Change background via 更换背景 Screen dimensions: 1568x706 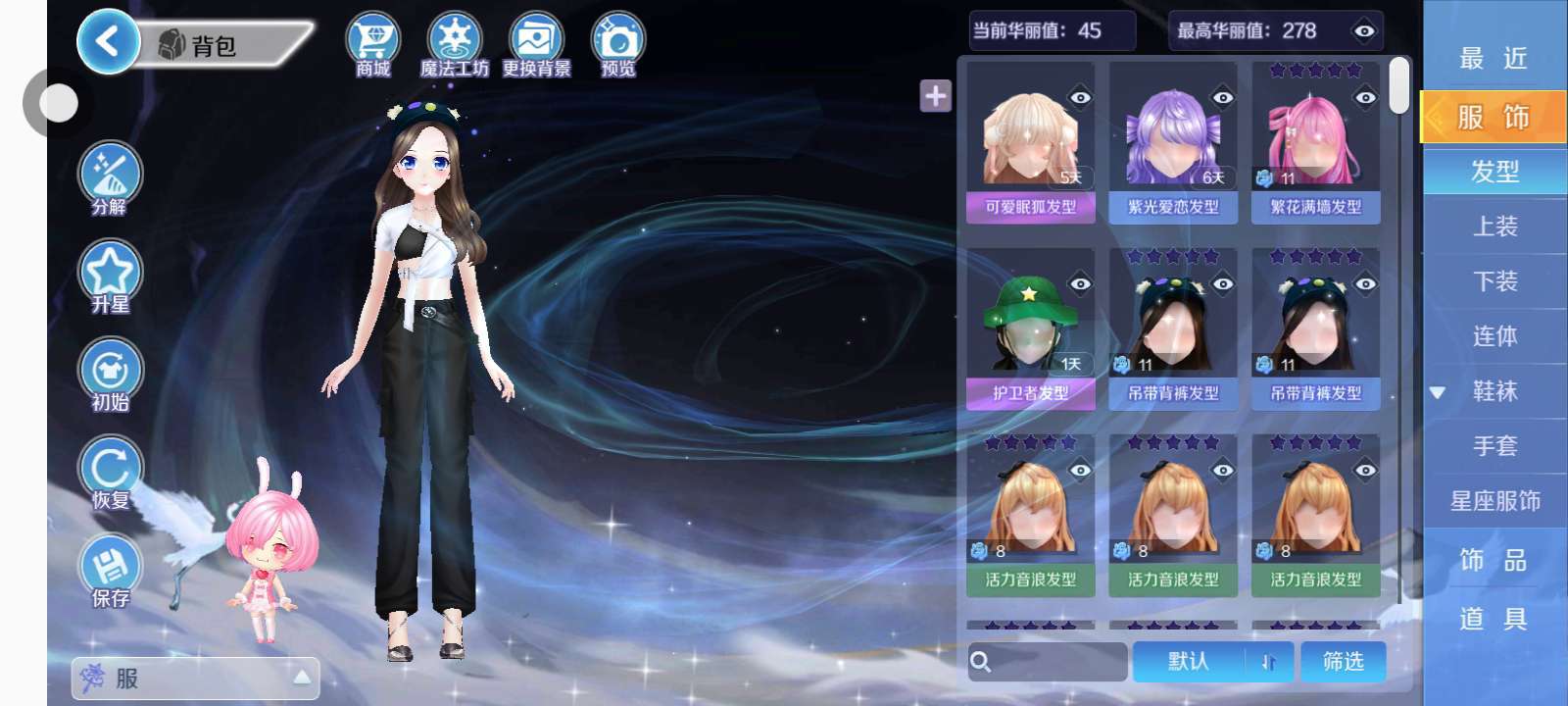click(x=536, y=45)
